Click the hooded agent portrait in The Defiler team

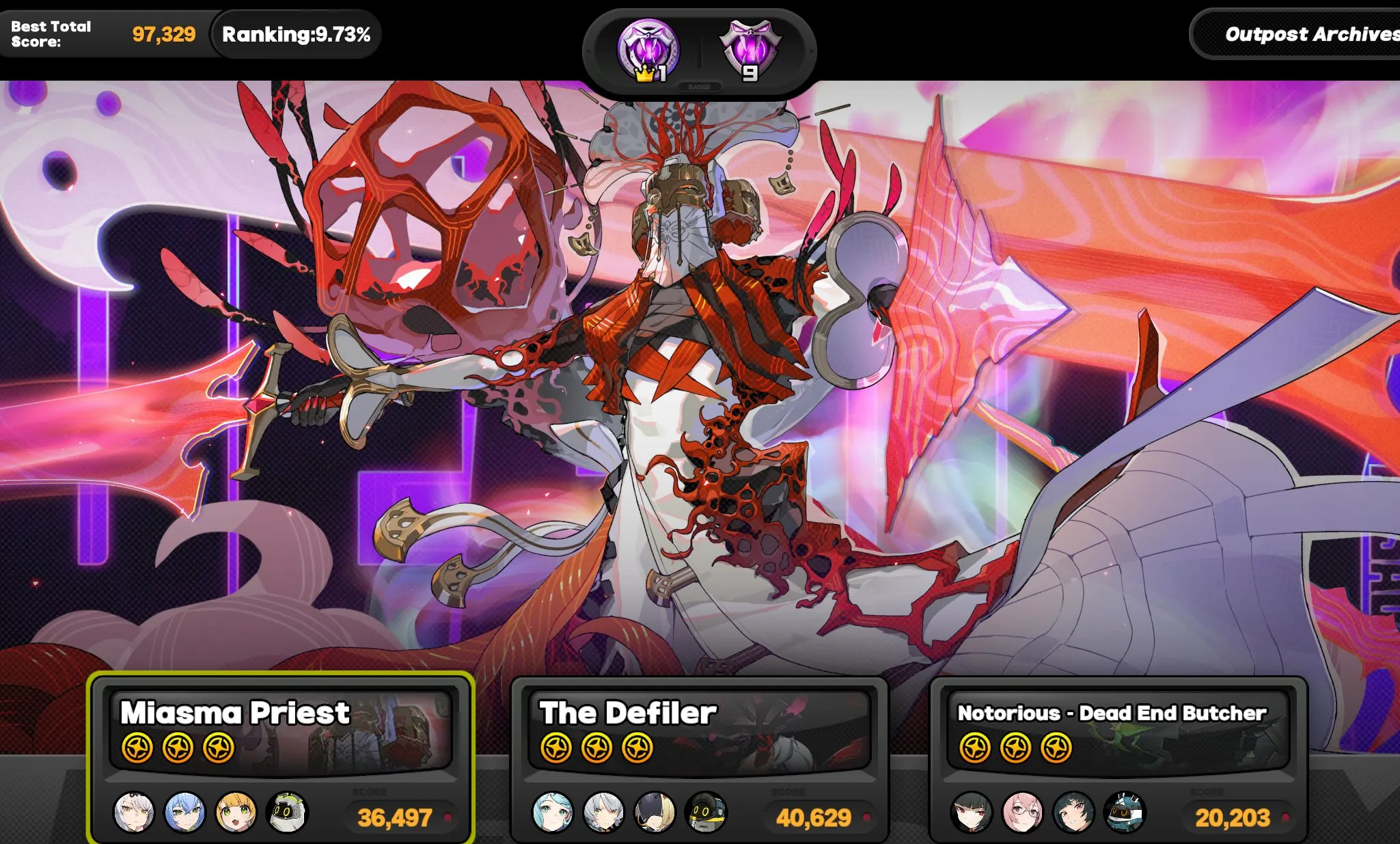(x=655, y=813)
